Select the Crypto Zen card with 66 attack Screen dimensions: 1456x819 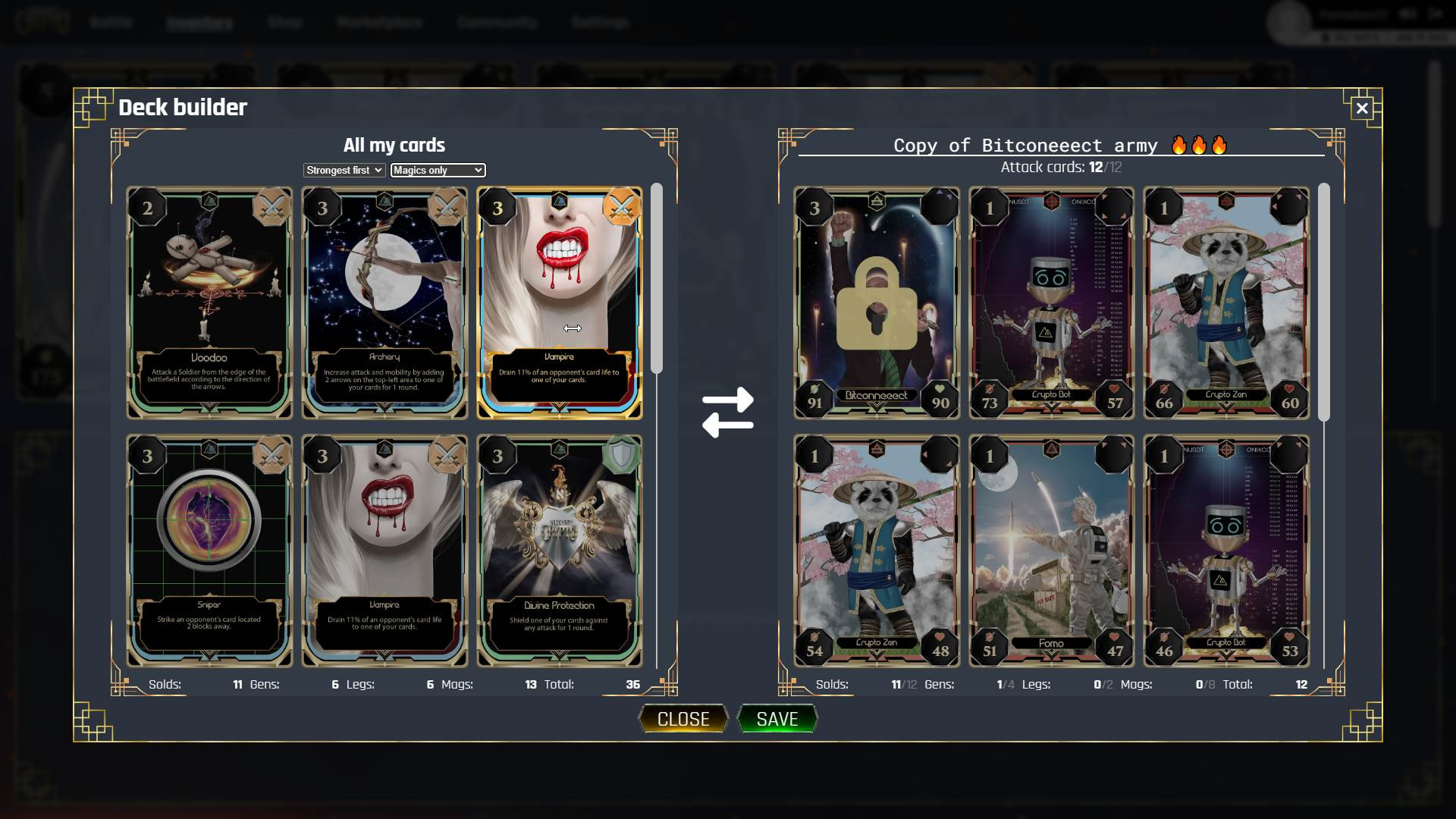pyautogui.click(x=1226, y=303)
